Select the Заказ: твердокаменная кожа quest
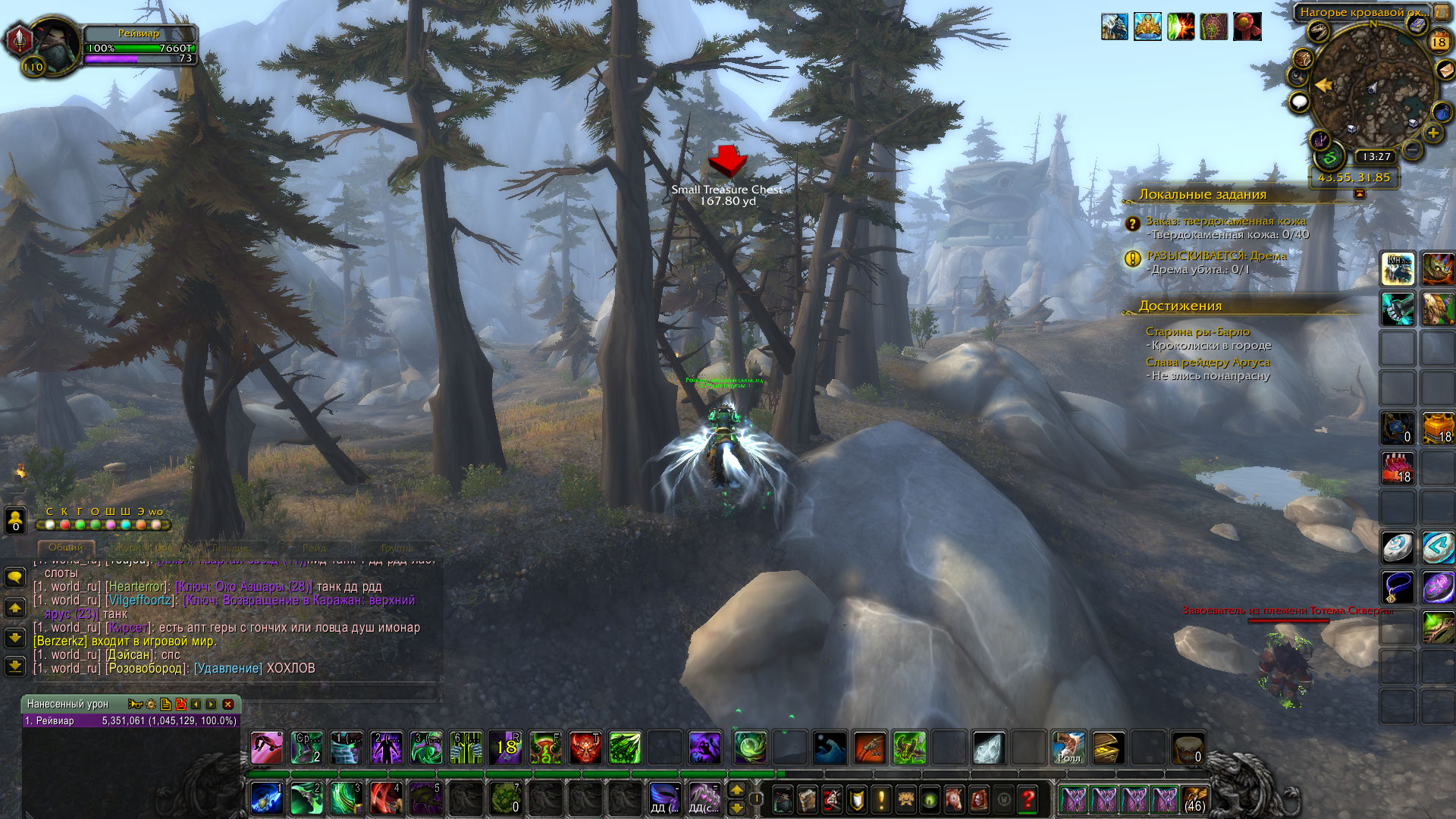Viewport: 1456px width, 819px height. point(1225,221)
